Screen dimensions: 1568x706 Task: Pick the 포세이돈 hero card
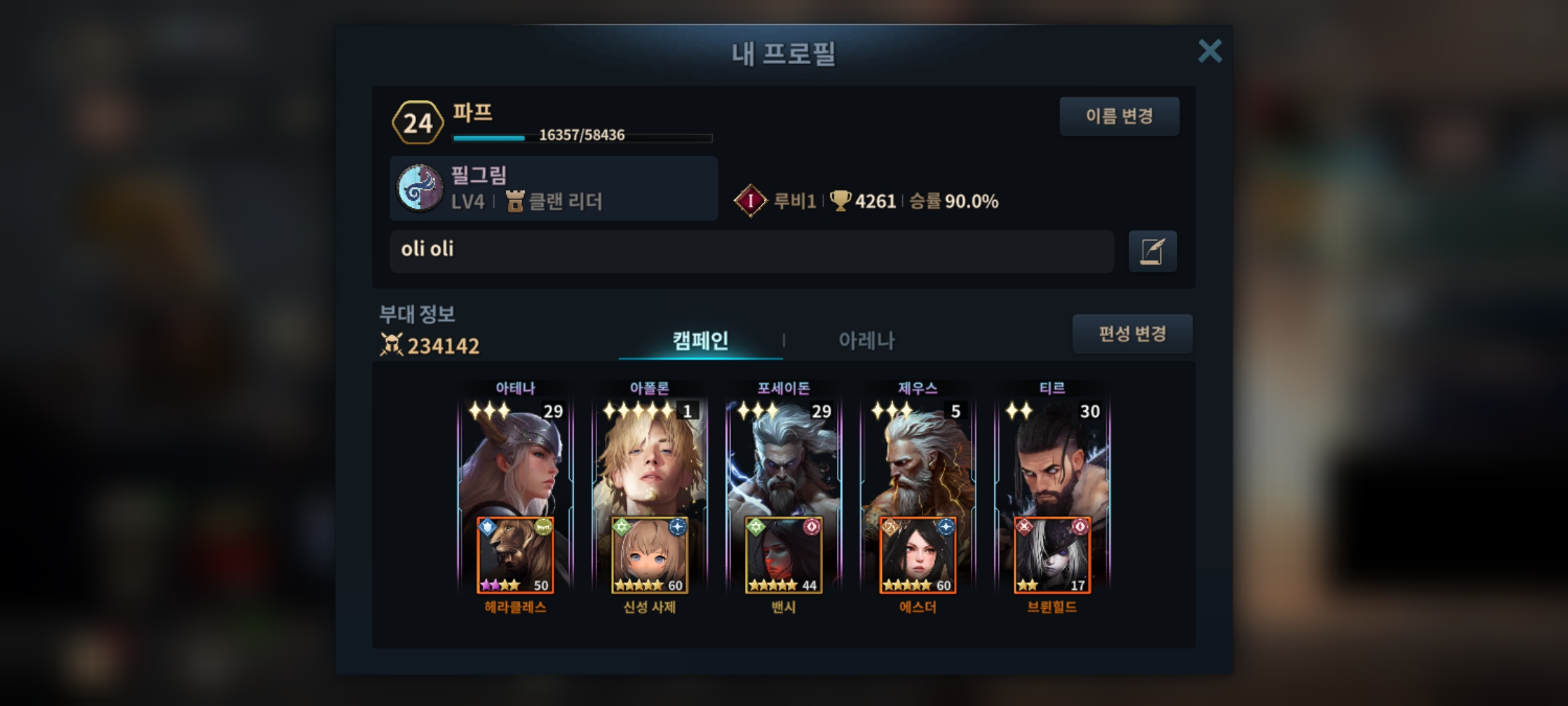783,458
